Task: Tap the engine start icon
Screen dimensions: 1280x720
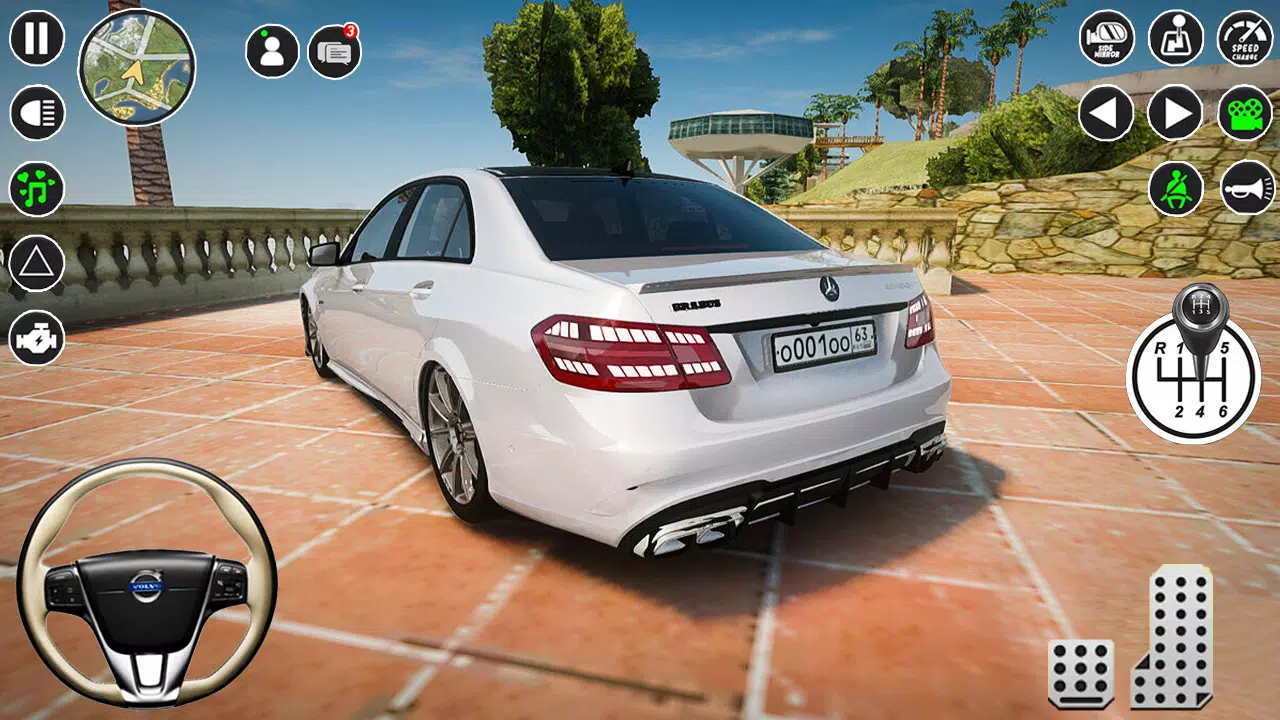Action: (x=34, y=335)
